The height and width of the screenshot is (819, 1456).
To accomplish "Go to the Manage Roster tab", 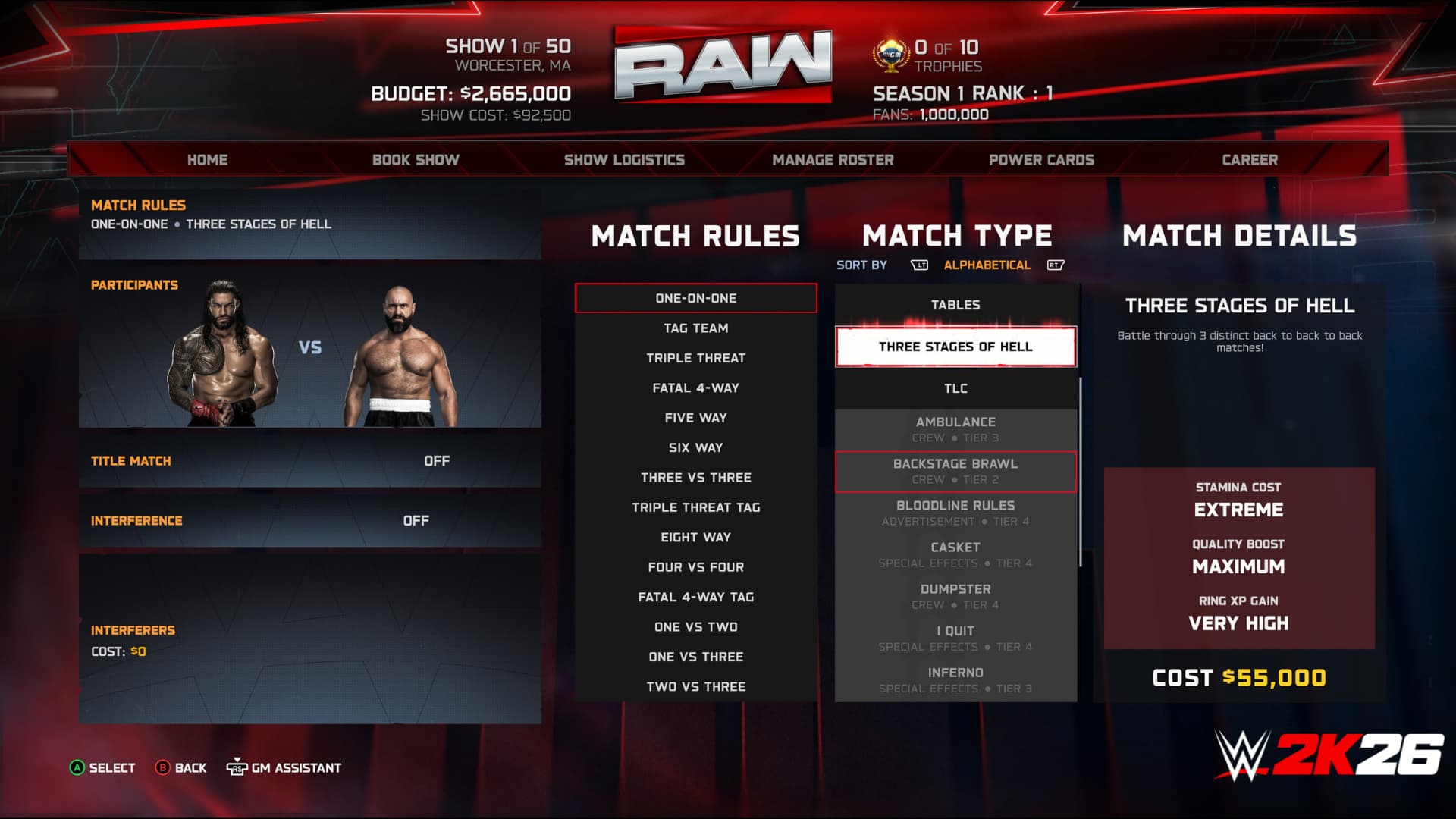I will point(833,160).
